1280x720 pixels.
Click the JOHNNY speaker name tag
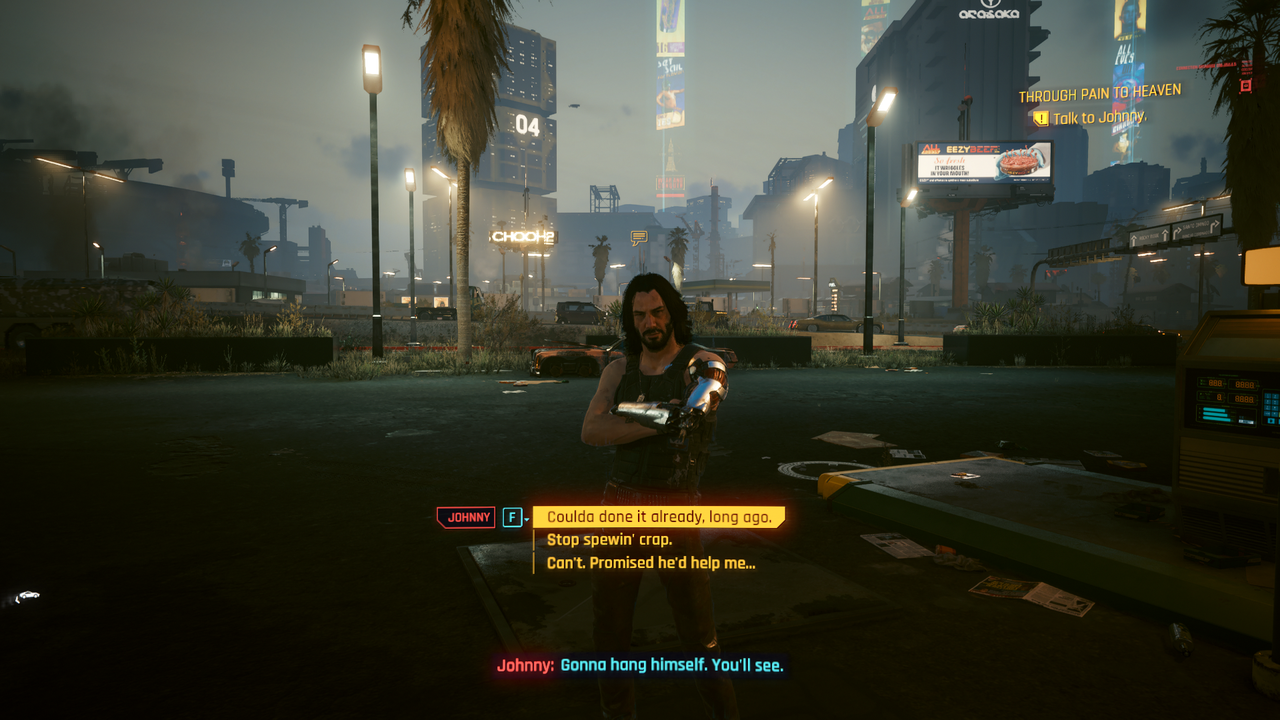[465, 517]
